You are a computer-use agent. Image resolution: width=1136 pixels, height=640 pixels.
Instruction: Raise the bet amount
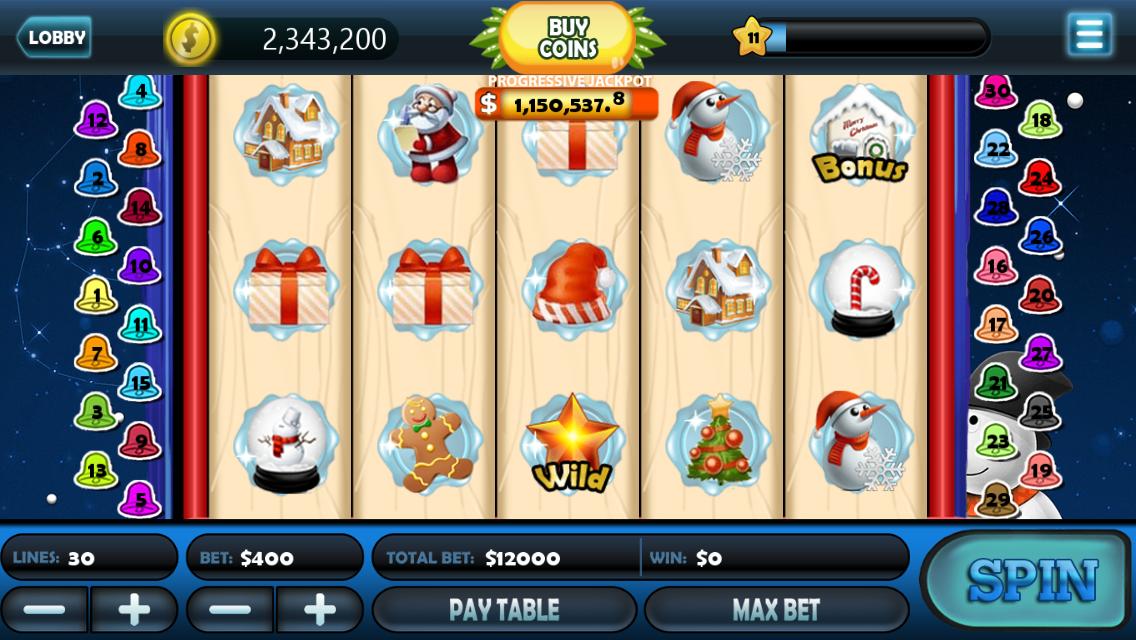pos(320,609)
